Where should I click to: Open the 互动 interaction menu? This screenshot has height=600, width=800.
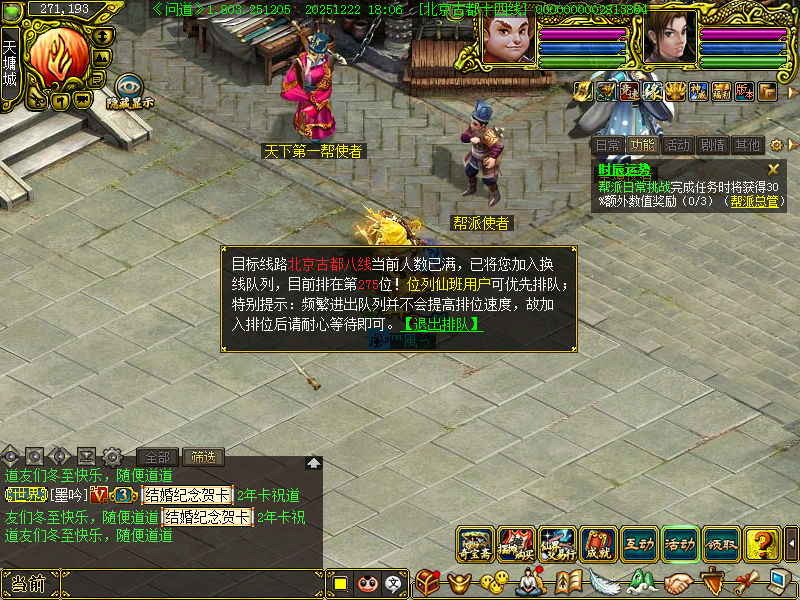tap(640, 545)
